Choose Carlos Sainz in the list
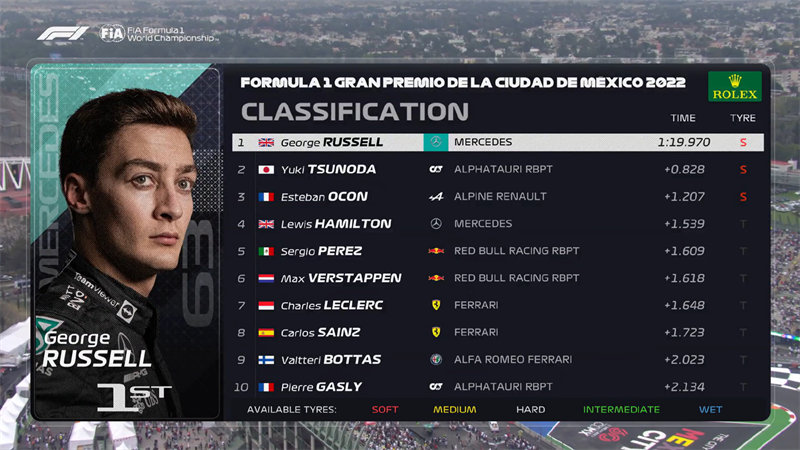800x450 pixels. tap(497, 332)
